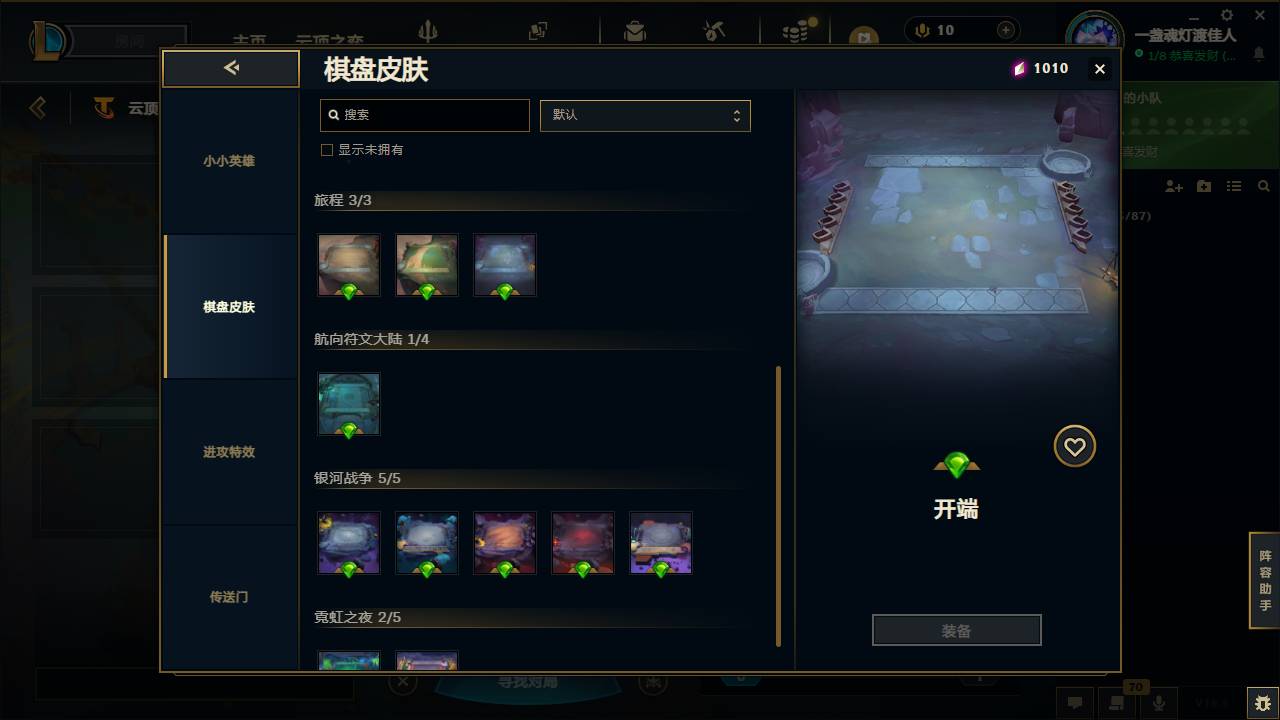Toggle the heart favorite on the board skin
Image resolution: width=1280 pixels, height=720 pixels.
pyautogui.click(x=1074, y=446)
